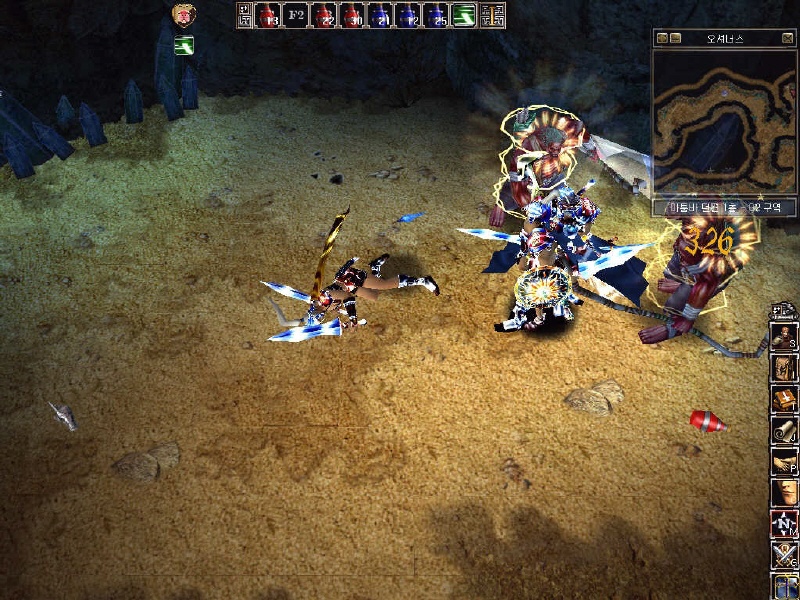The image size is (800, 600).
Task: Use the blue potion with count 25
Action: 436,15
